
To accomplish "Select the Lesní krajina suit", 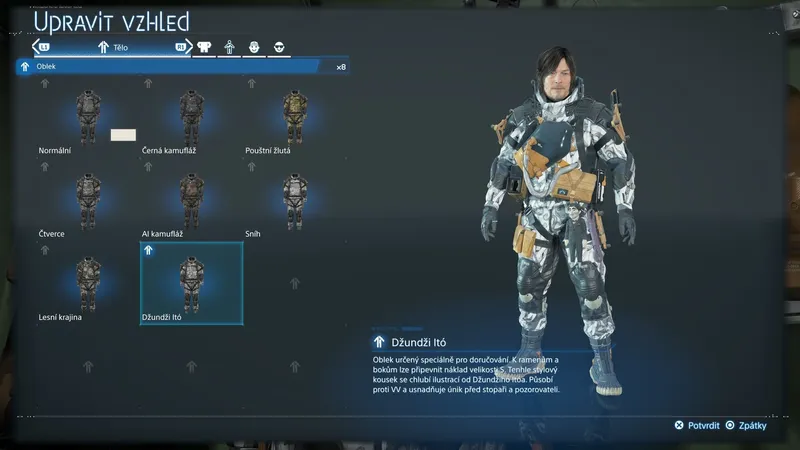I will [x=88, y=285].
